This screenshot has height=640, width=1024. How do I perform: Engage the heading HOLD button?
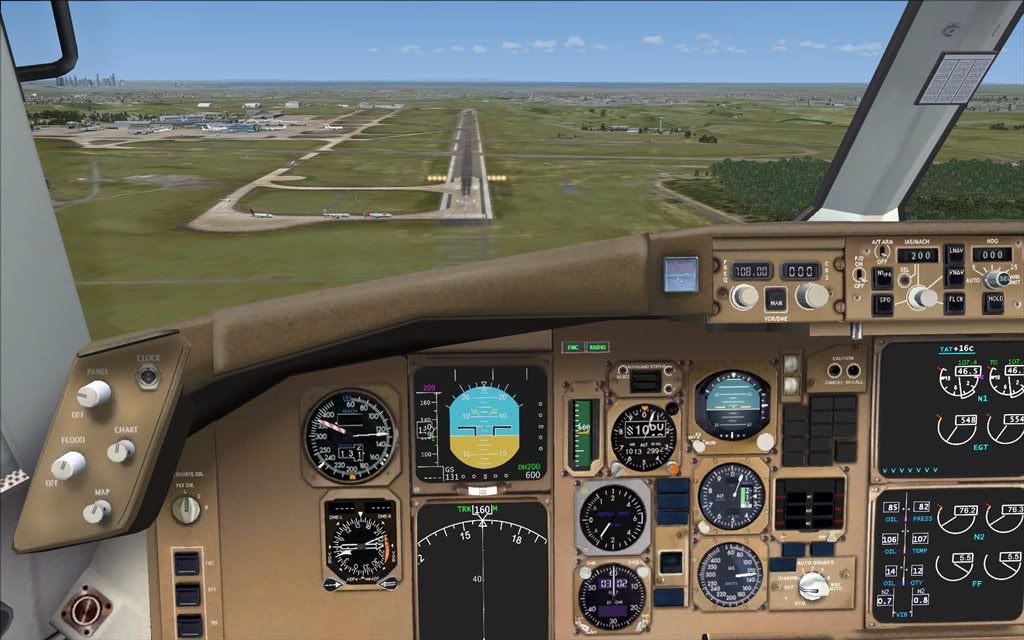point(993,302)
